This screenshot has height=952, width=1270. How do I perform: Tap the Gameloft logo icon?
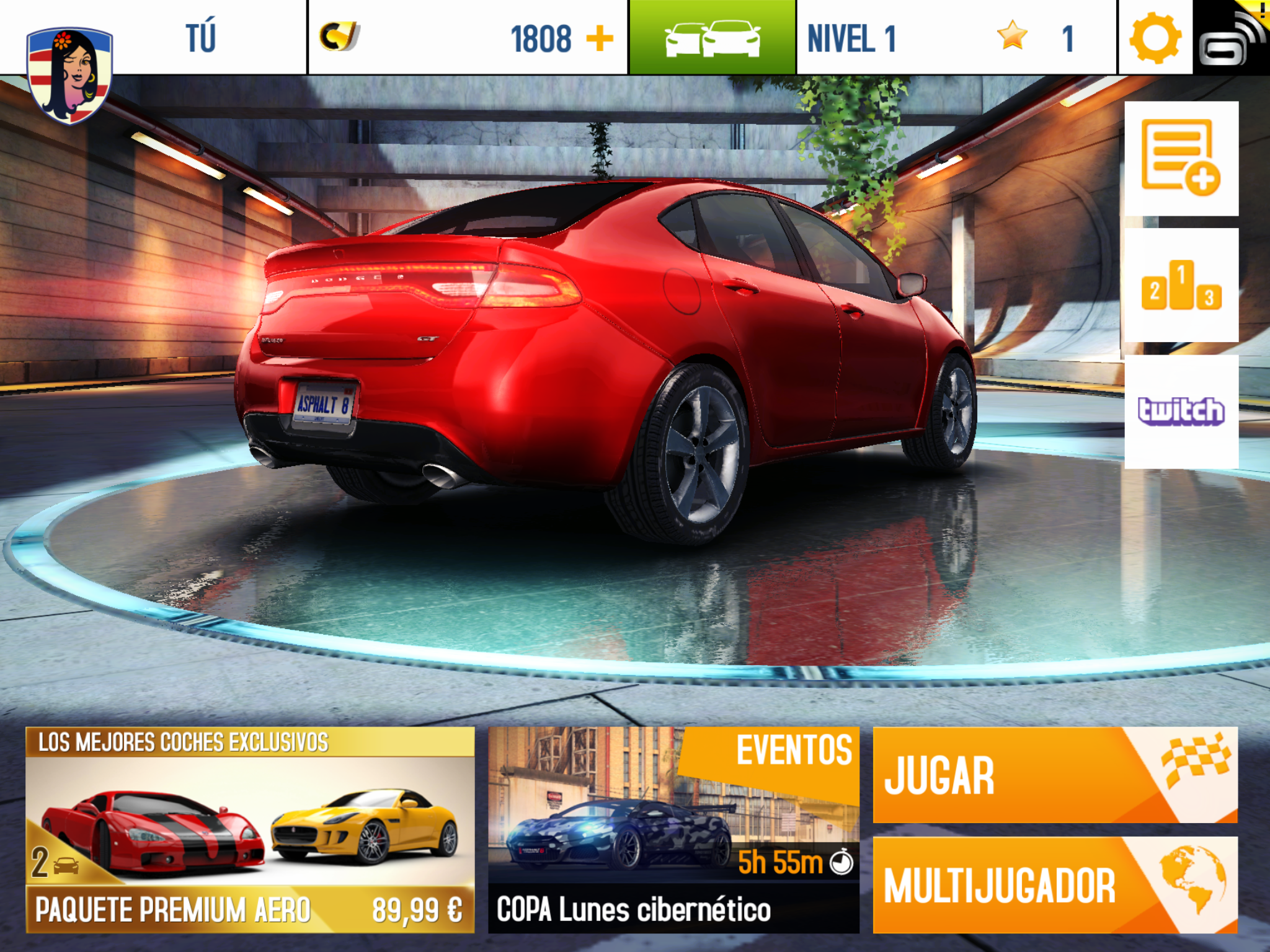[x=1232, y=38]
